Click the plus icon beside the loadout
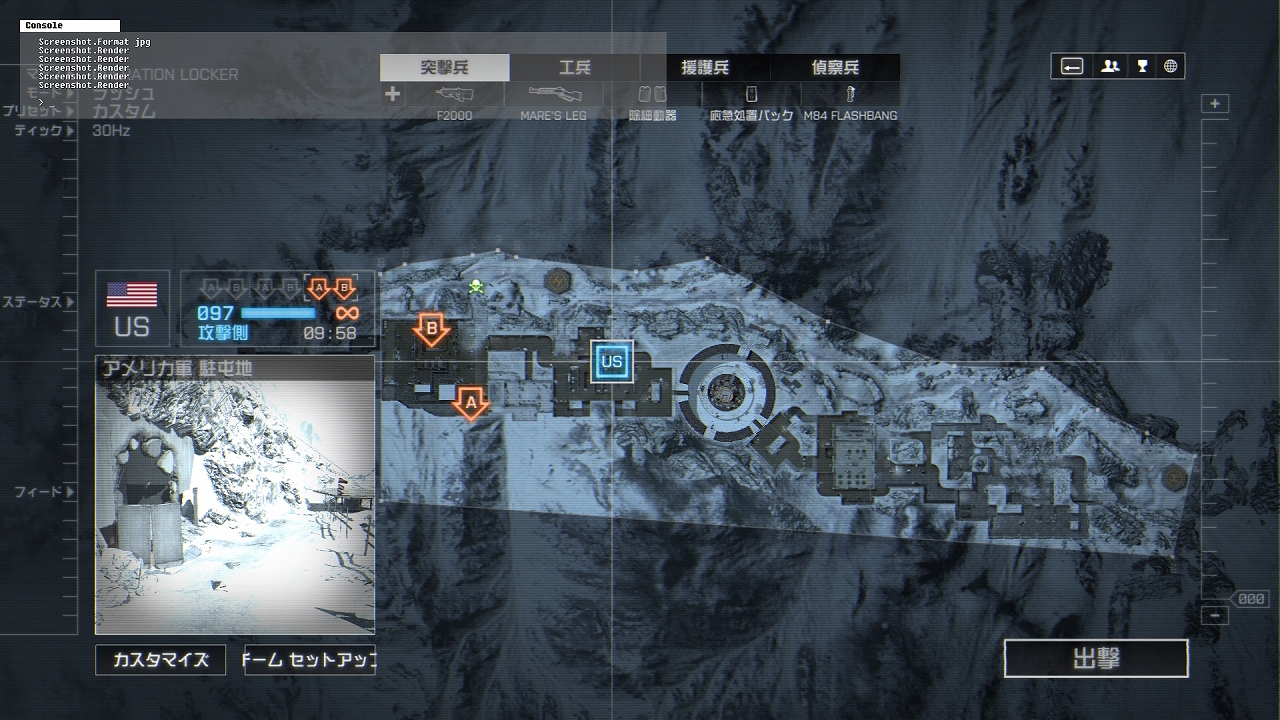1280x720 pixels. (x=393, y=94)
